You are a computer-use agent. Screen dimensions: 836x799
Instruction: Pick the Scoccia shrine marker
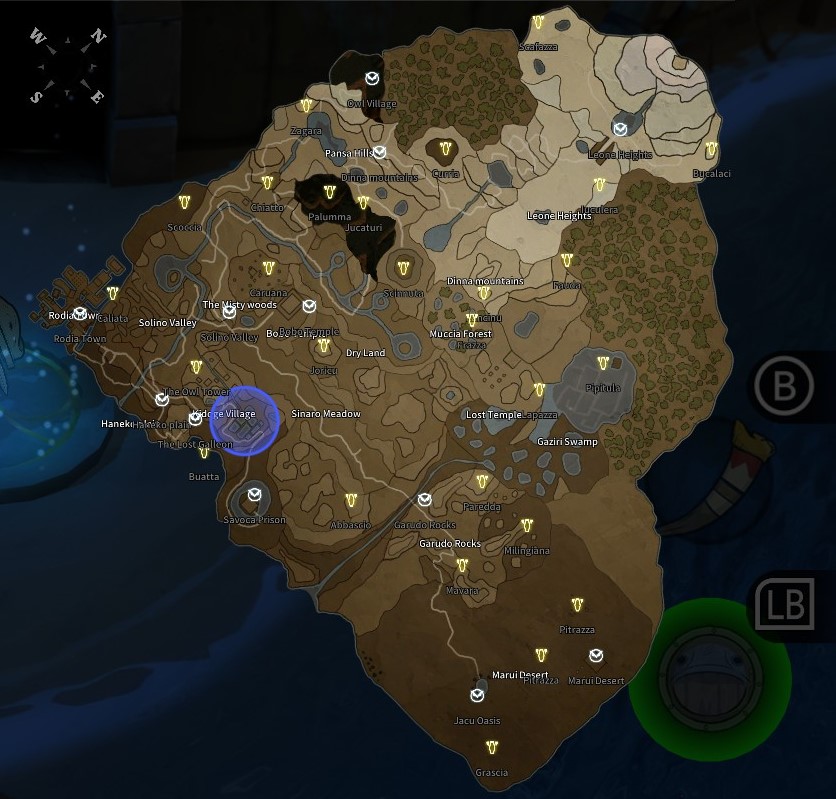(x=185, y=202)
